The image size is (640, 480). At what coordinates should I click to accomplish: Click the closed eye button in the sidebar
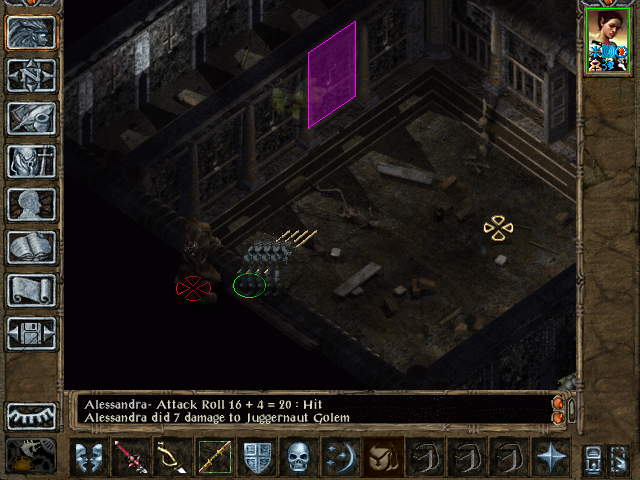click(x=31, y=416)
